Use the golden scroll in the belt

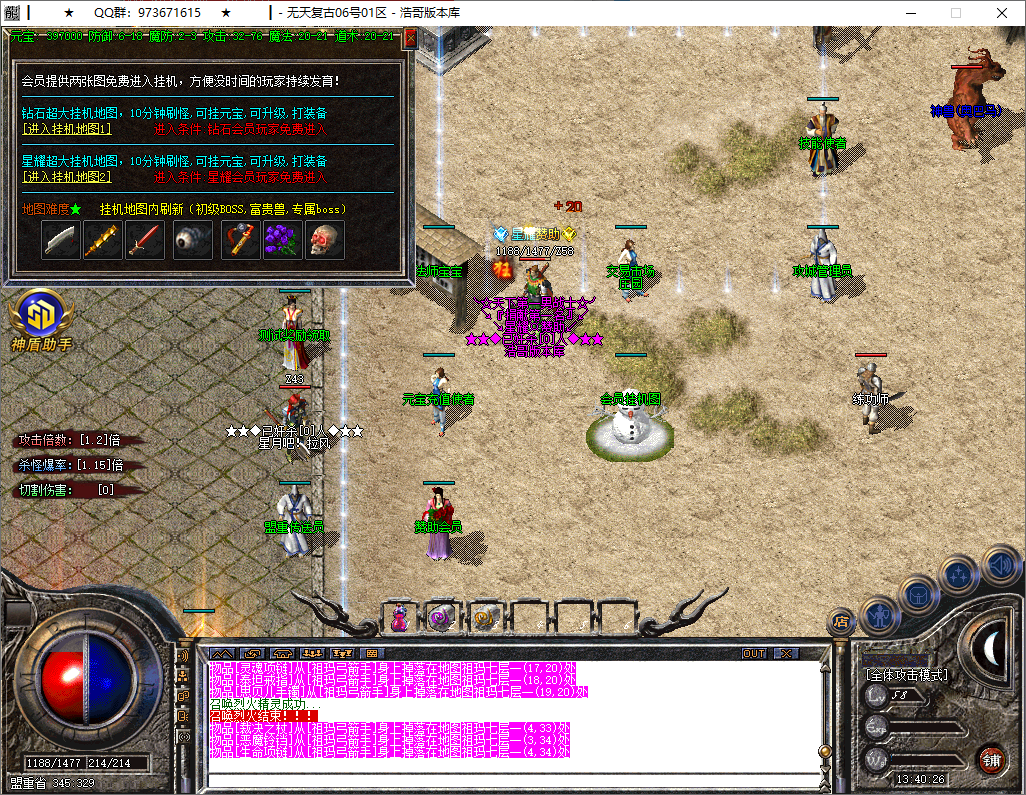coord(485,619)
